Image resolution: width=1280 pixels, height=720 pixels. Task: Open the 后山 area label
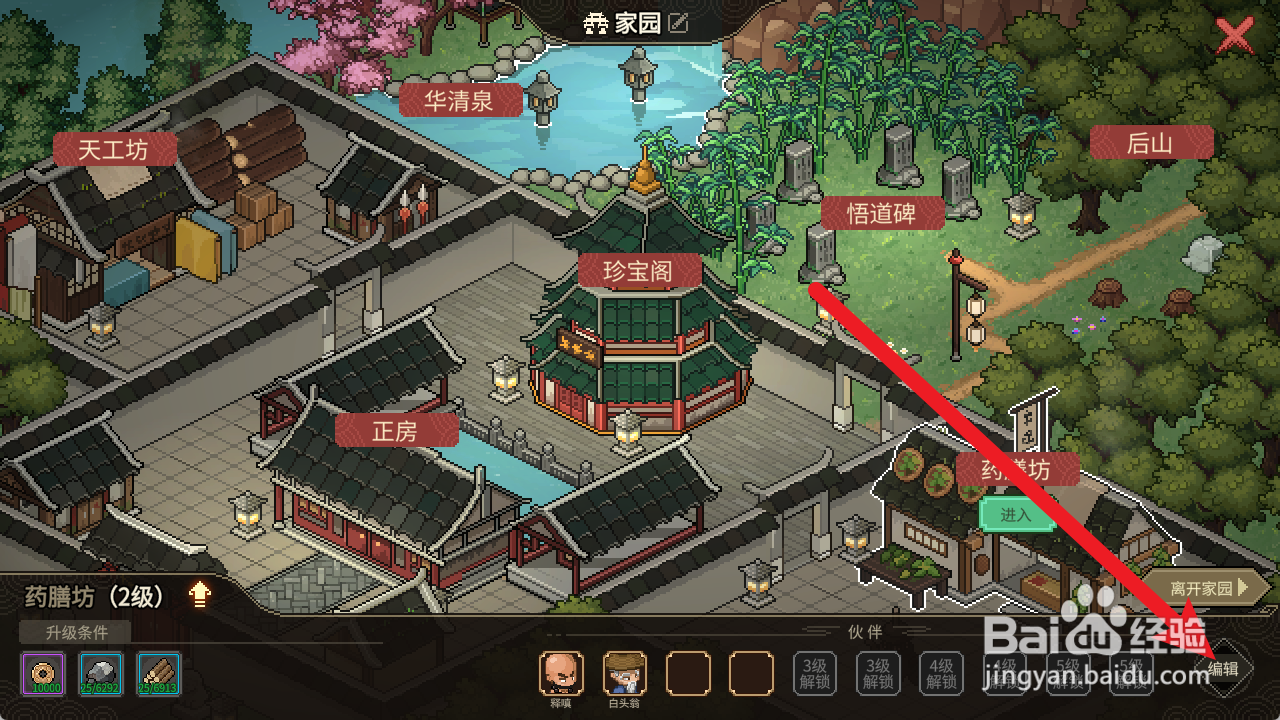click(1151, 142)
